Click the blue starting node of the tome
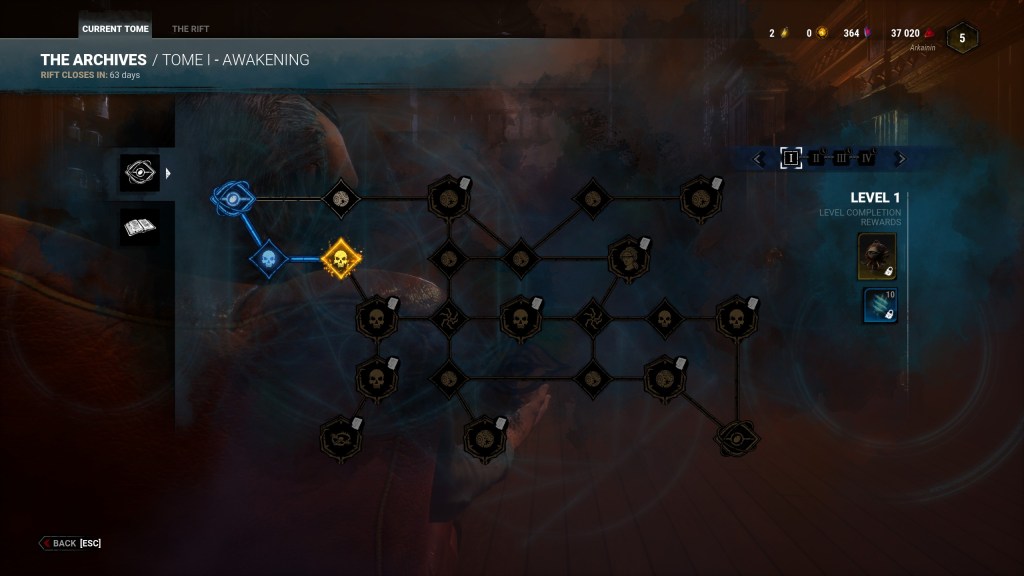This screenshot has height=576, width=1024. pyautogui.click(x=232, y=198)
